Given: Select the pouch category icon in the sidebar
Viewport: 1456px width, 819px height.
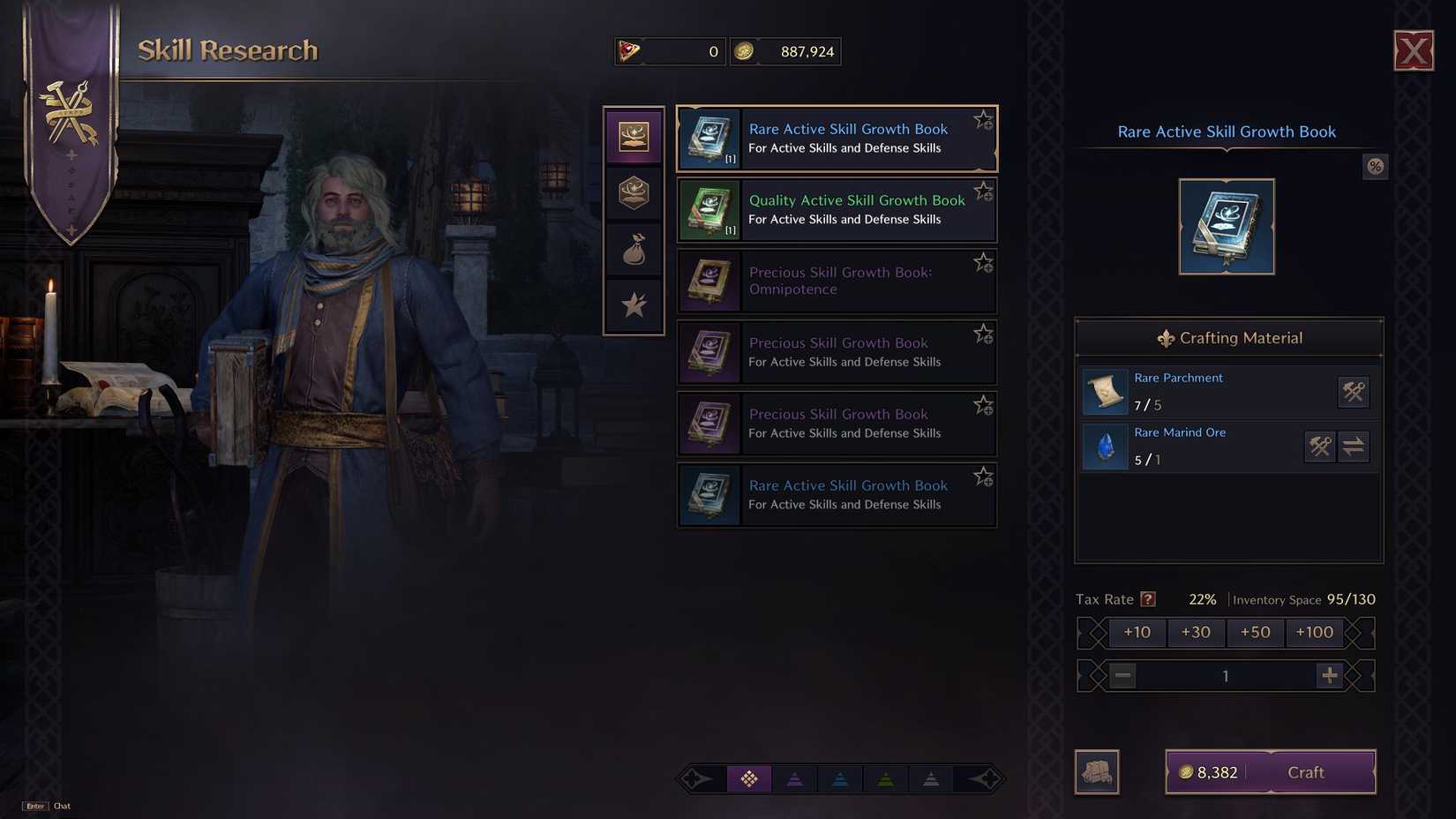Looking at the screenshot, I should (x=634, y=250).
